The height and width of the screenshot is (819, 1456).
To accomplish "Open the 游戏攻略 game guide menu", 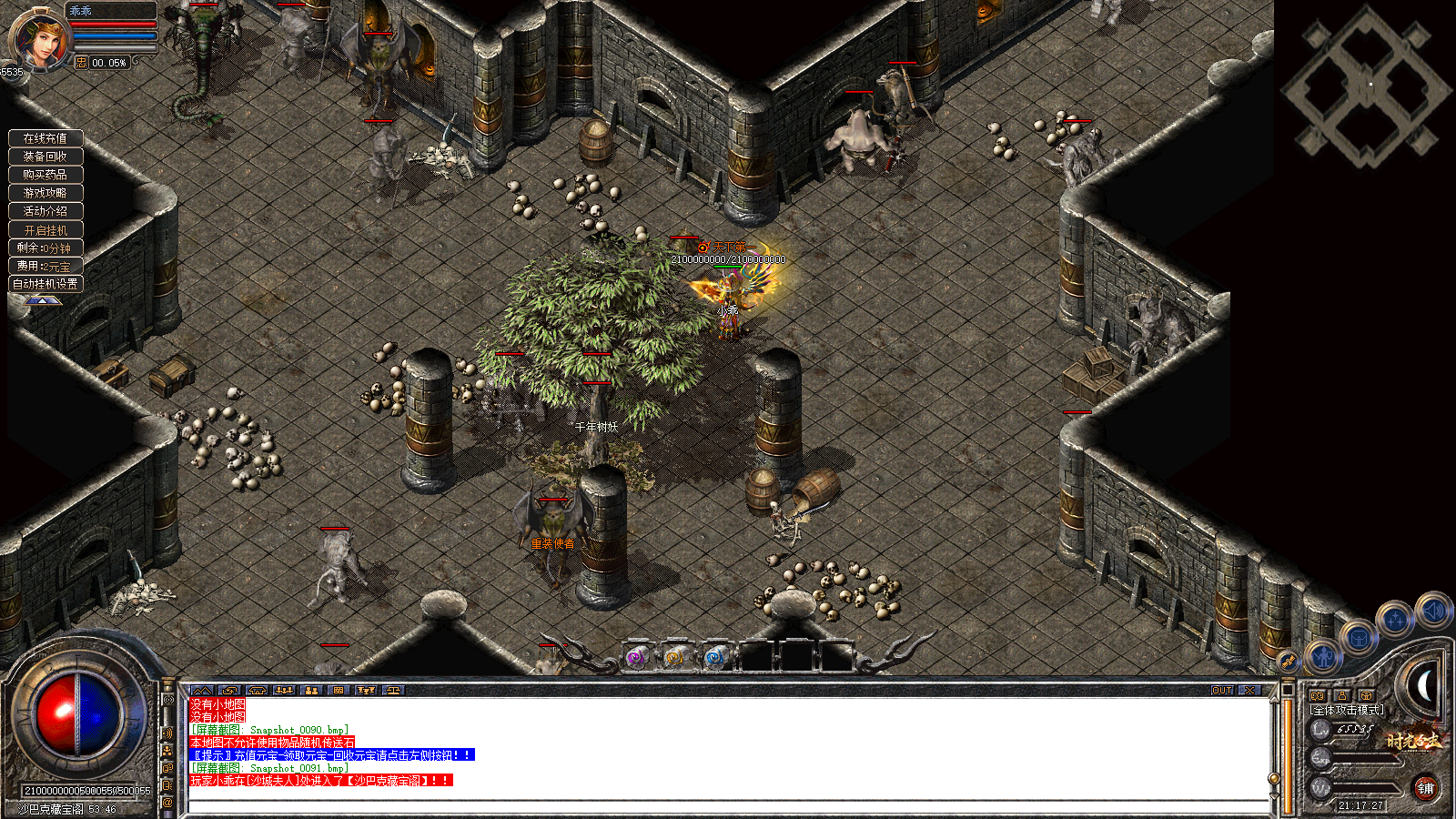I will click(x=45, y=193).
